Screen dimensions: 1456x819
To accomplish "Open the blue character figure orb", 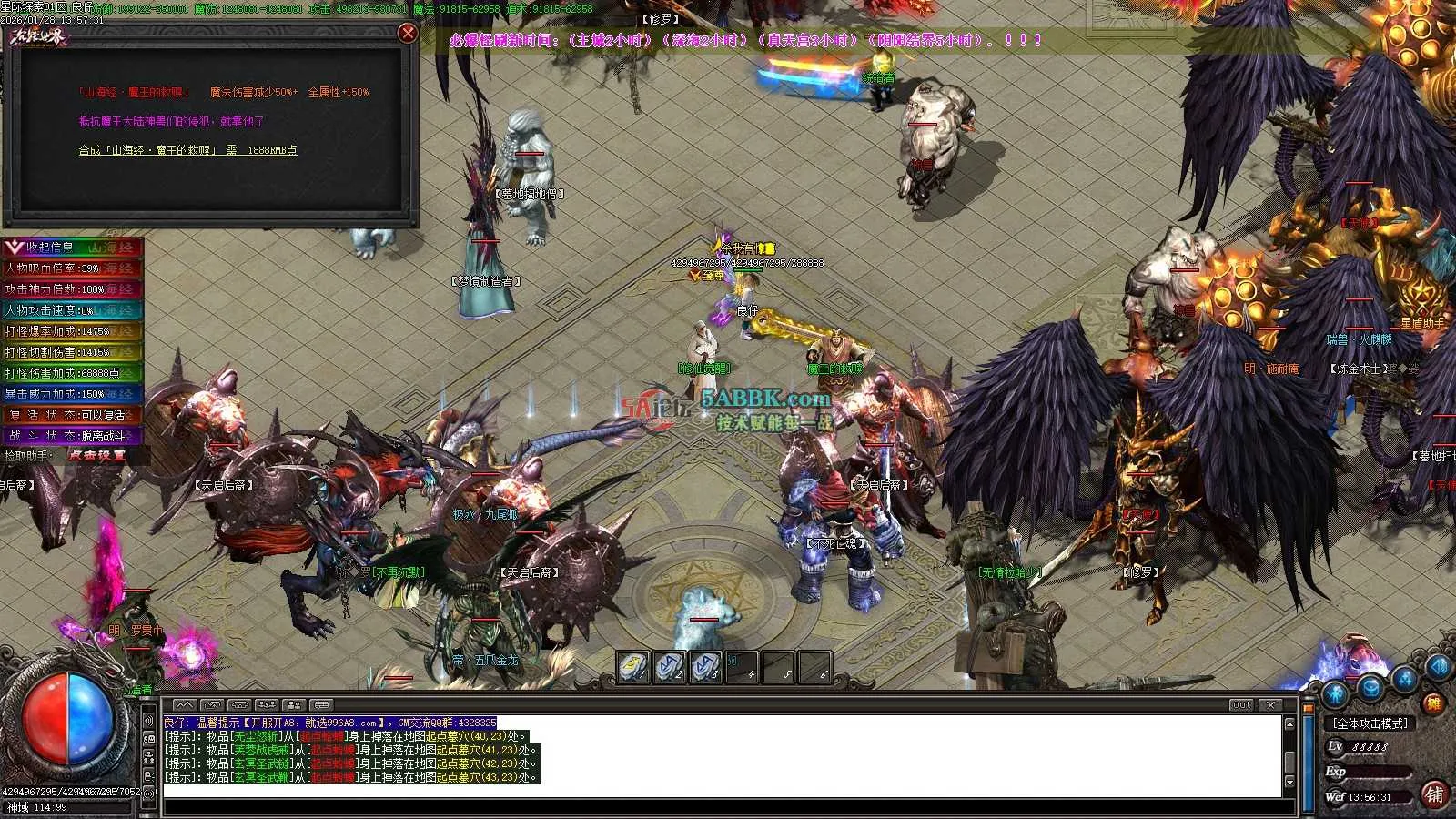I will pos(1335,693).
